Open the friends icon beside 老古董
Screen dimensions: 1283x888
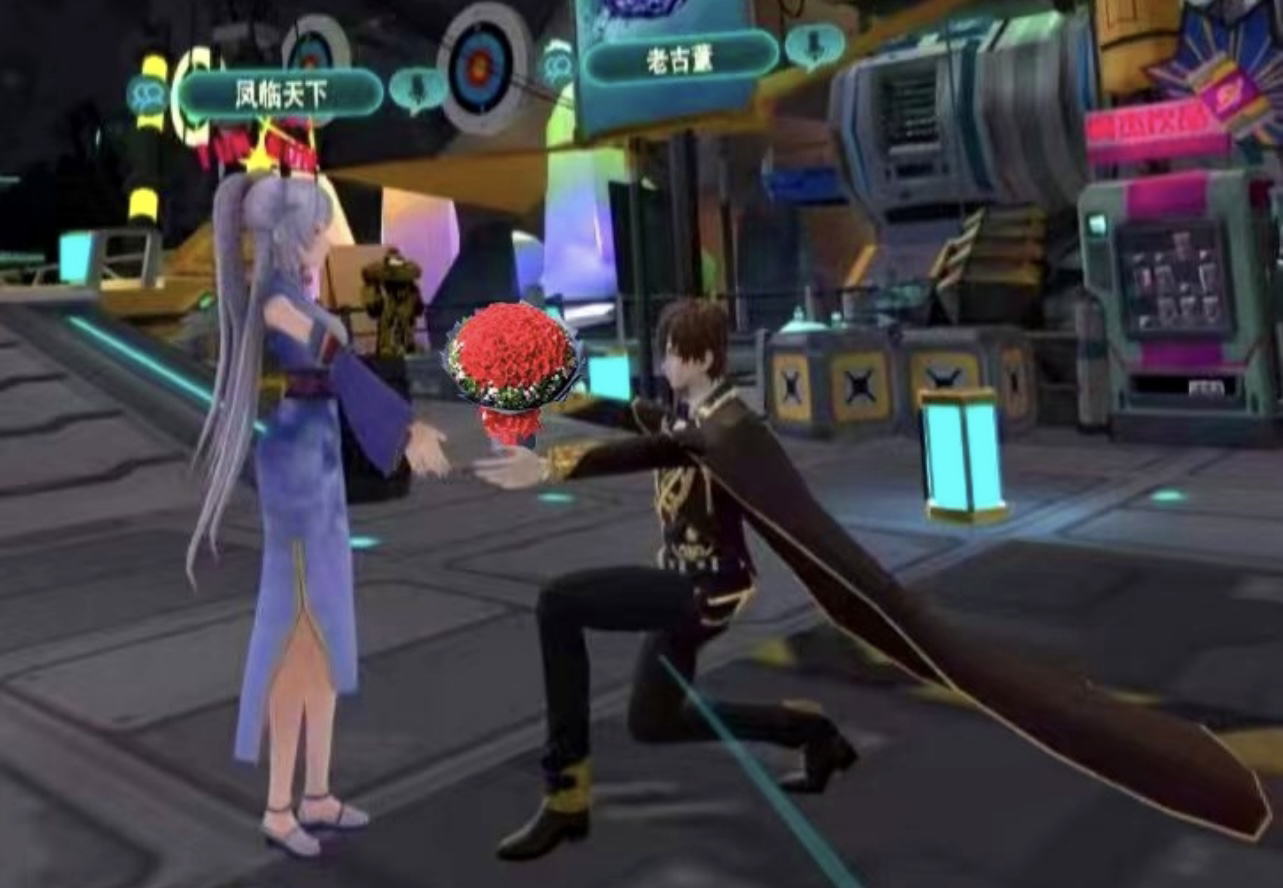pos(558,62)
